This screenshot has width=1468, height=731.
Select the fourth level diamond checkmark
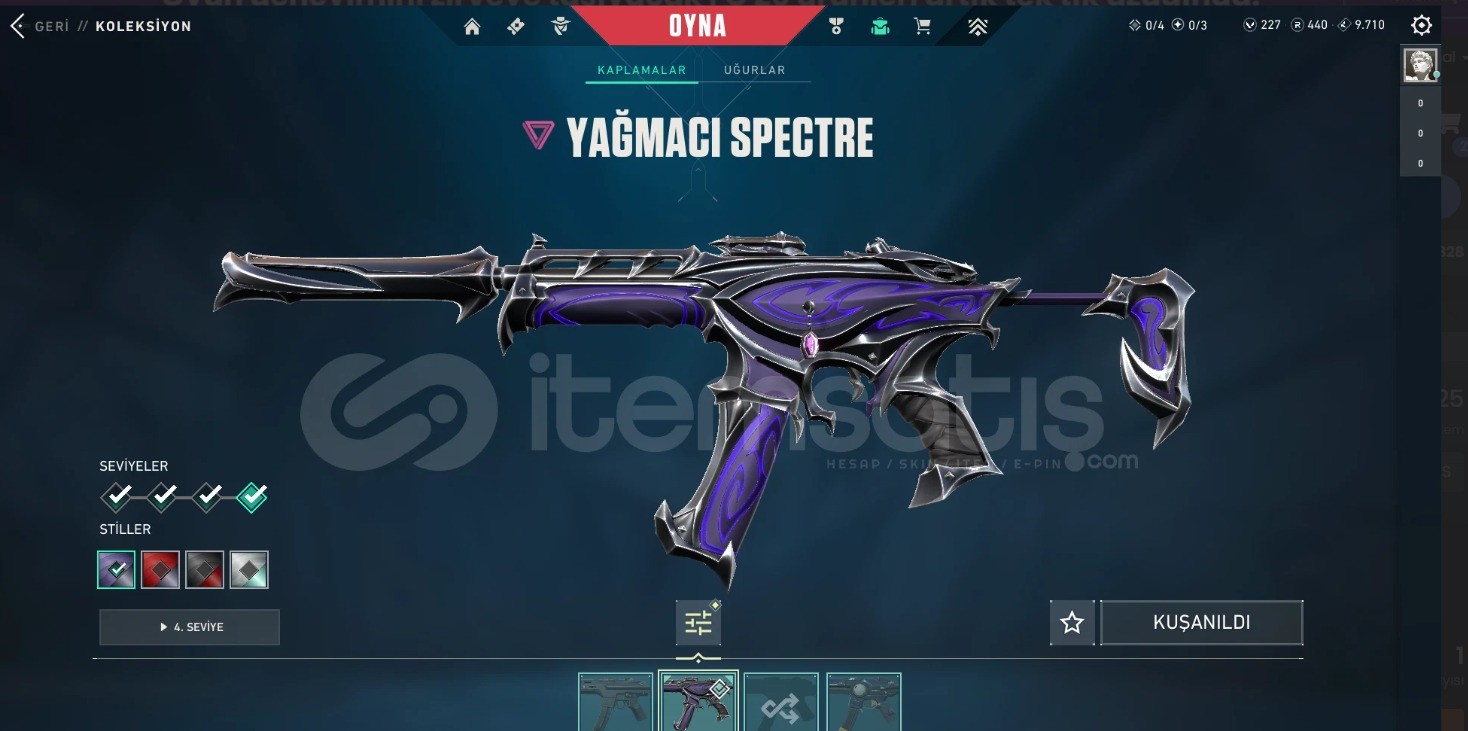(x=252, y=496)
